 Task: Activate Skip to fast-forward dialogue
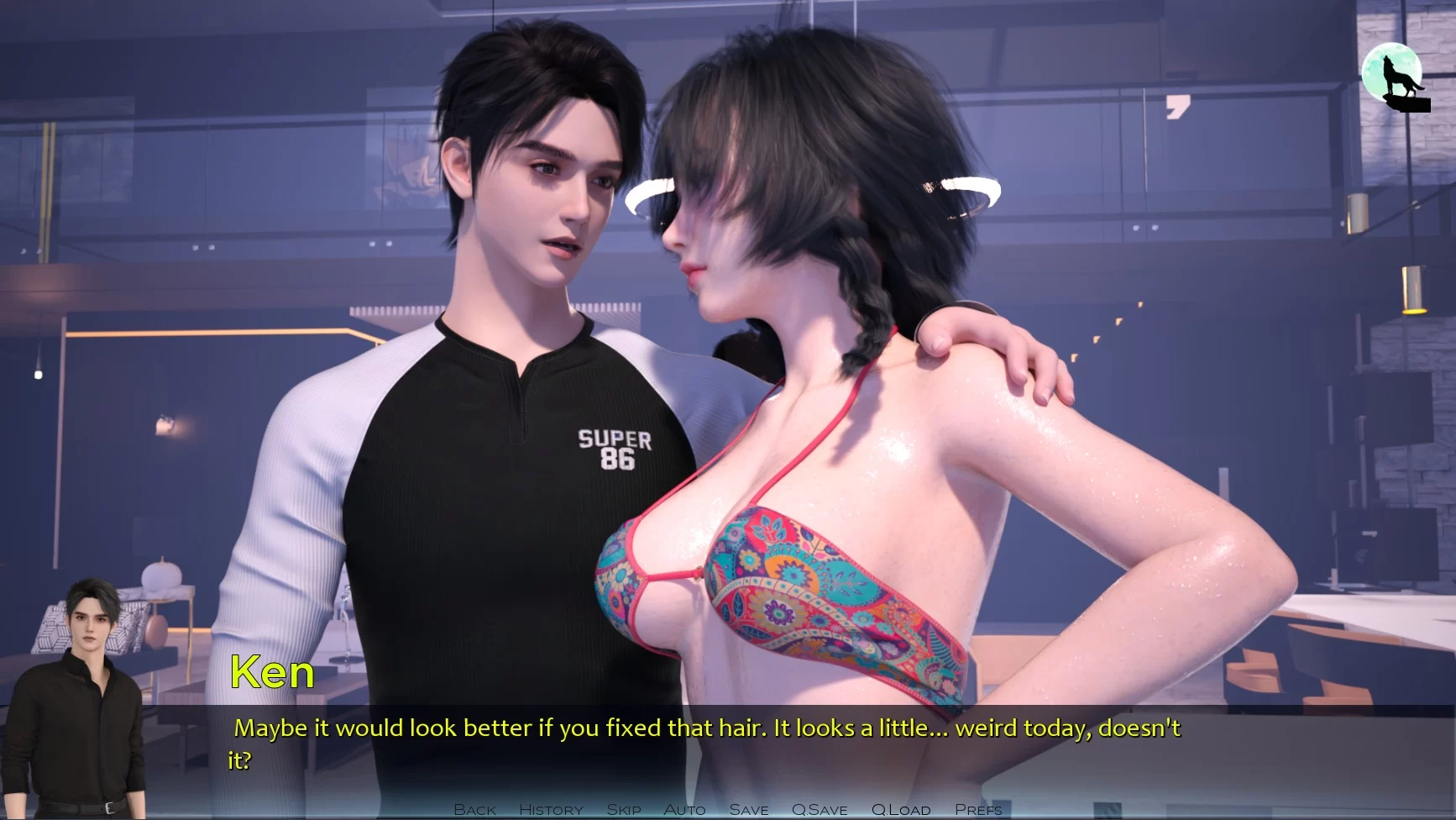[x=623, y=809]
